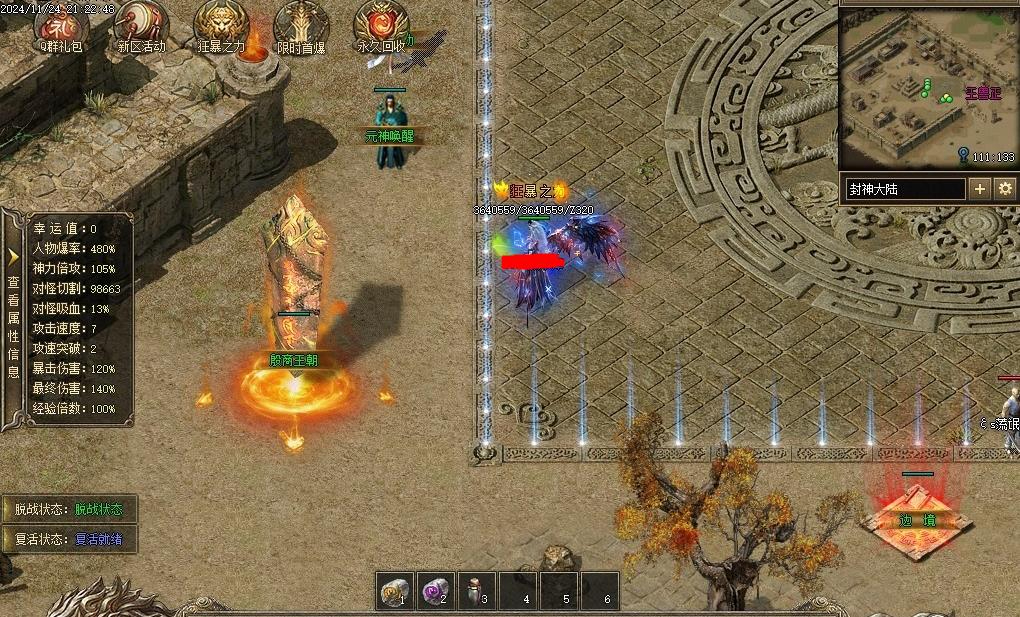The width and height of the screenshot is (1020, 617).
Task: Click the plus button beside 封神大陆
Action: [x=979, y=188]
